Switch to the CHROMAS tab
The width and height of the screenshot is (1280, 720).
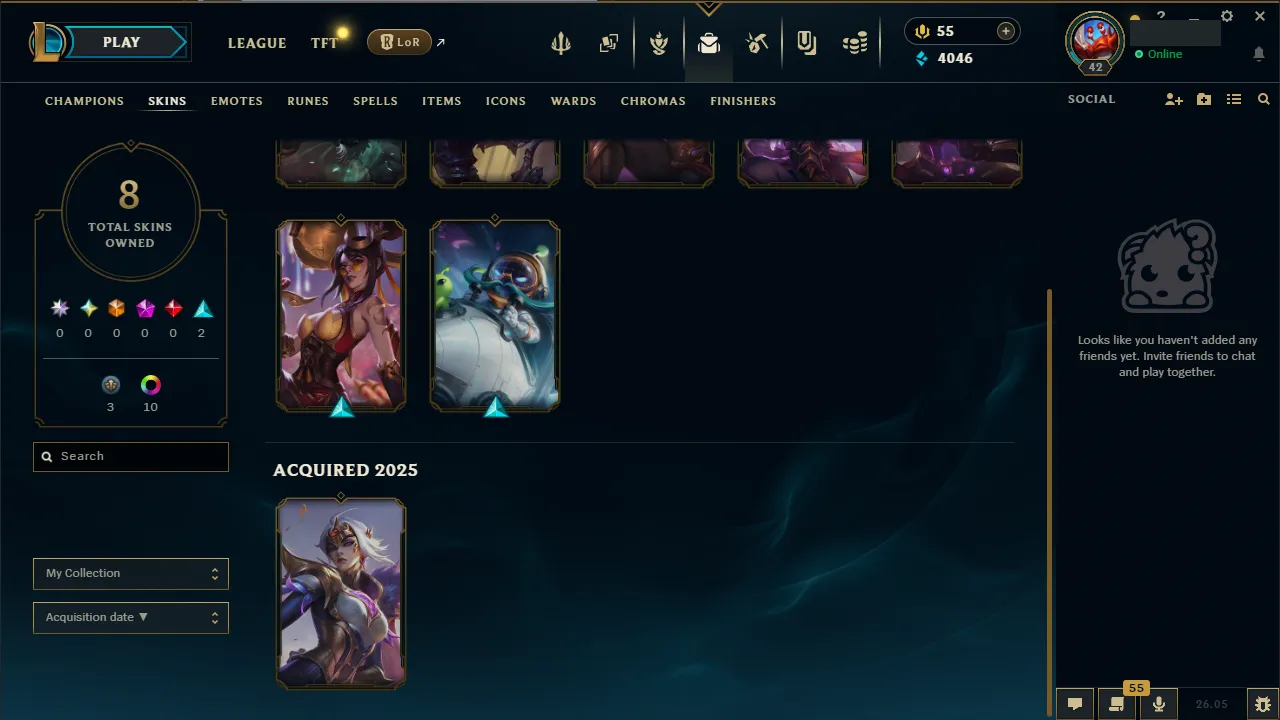[653, 101]
